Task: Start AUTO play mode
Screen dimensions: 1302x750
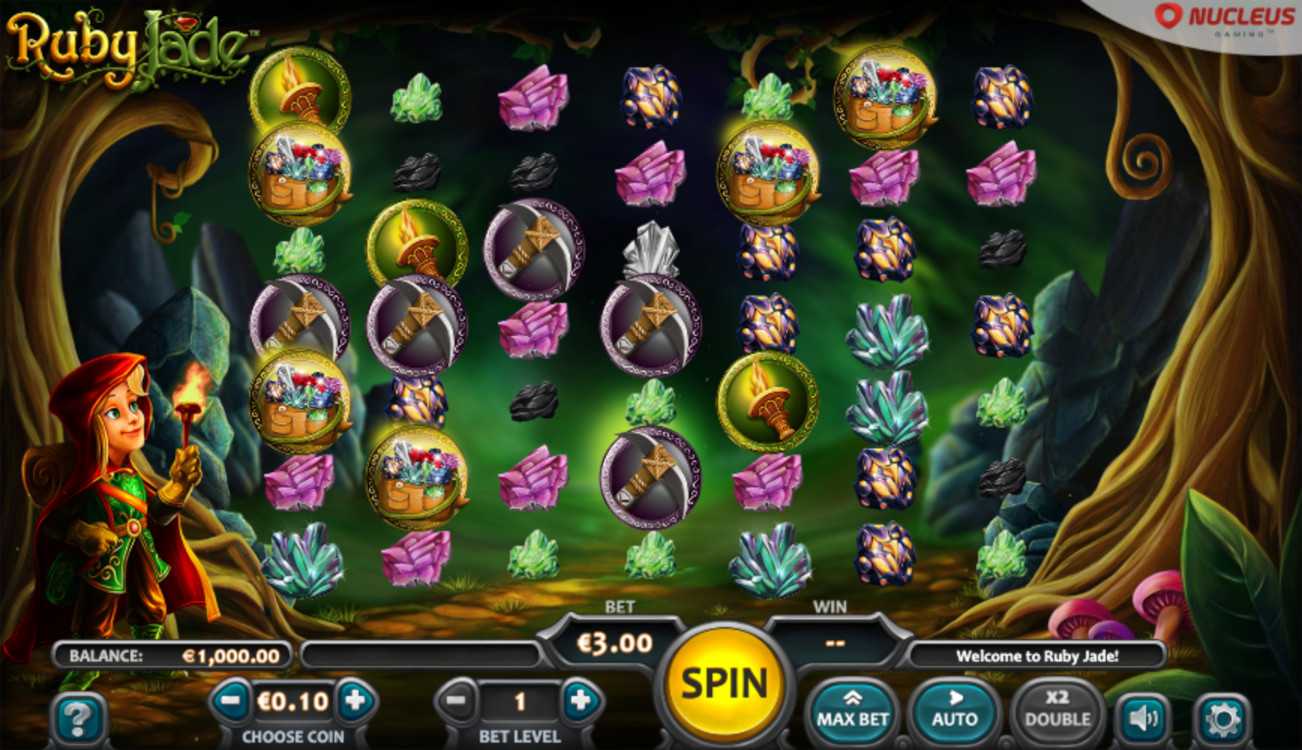Action: (x=954, y=709)
